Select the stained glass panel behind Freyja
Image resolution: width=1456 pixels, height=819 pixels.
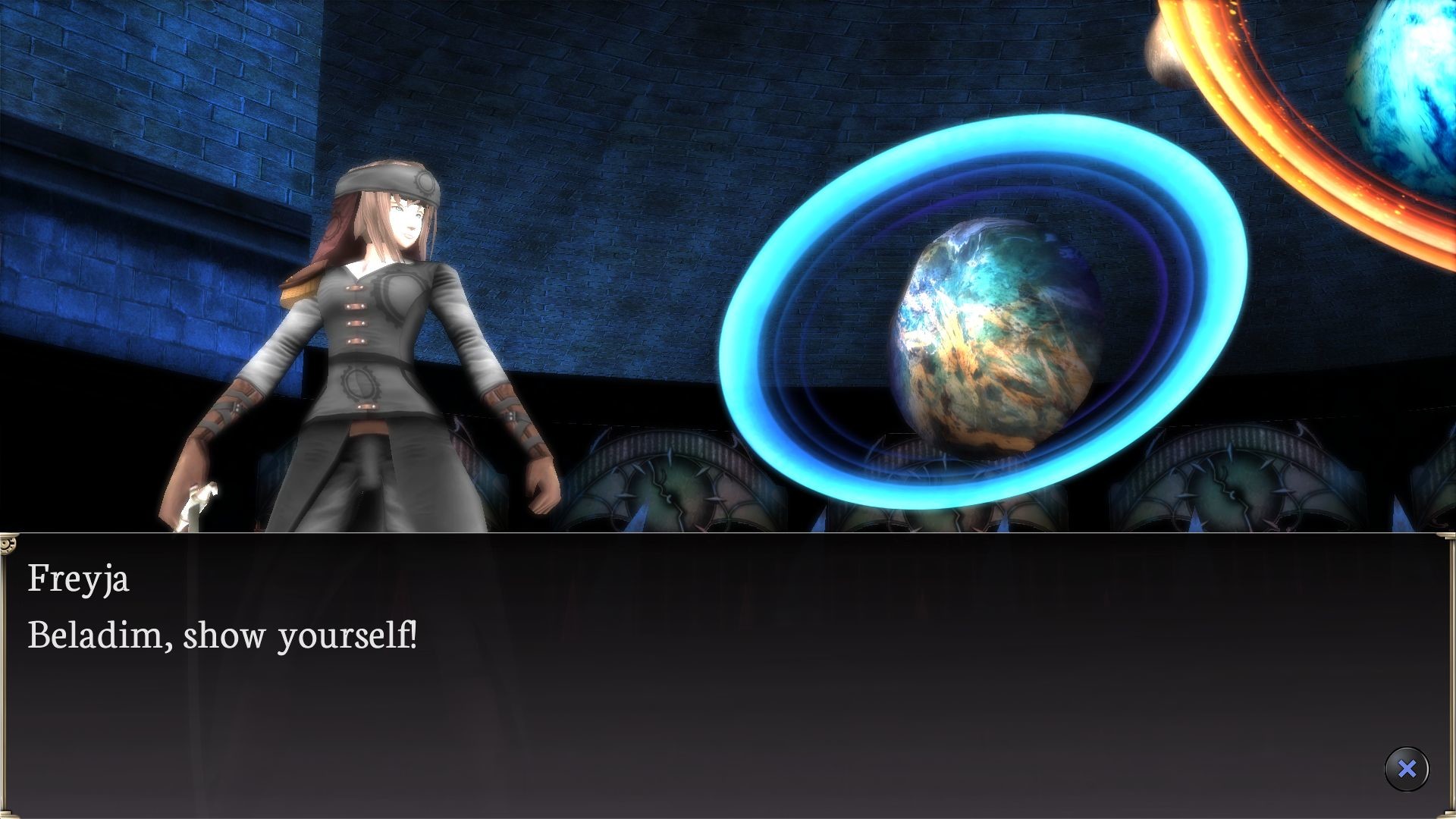pyautogui.click(x=667, y=485)
